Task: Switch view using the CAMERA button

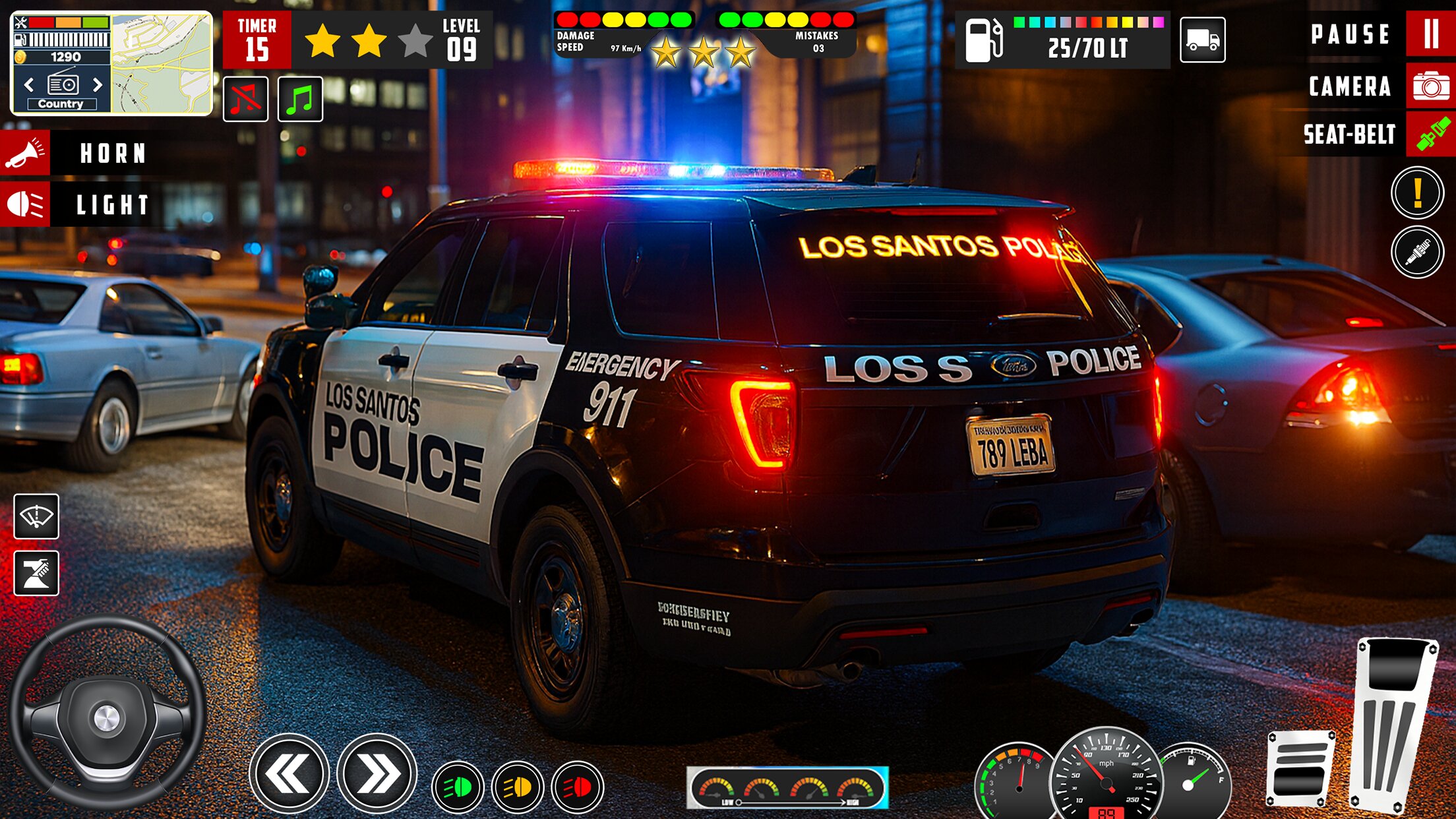Action: pyautogui.click(x=1430, y=86)
